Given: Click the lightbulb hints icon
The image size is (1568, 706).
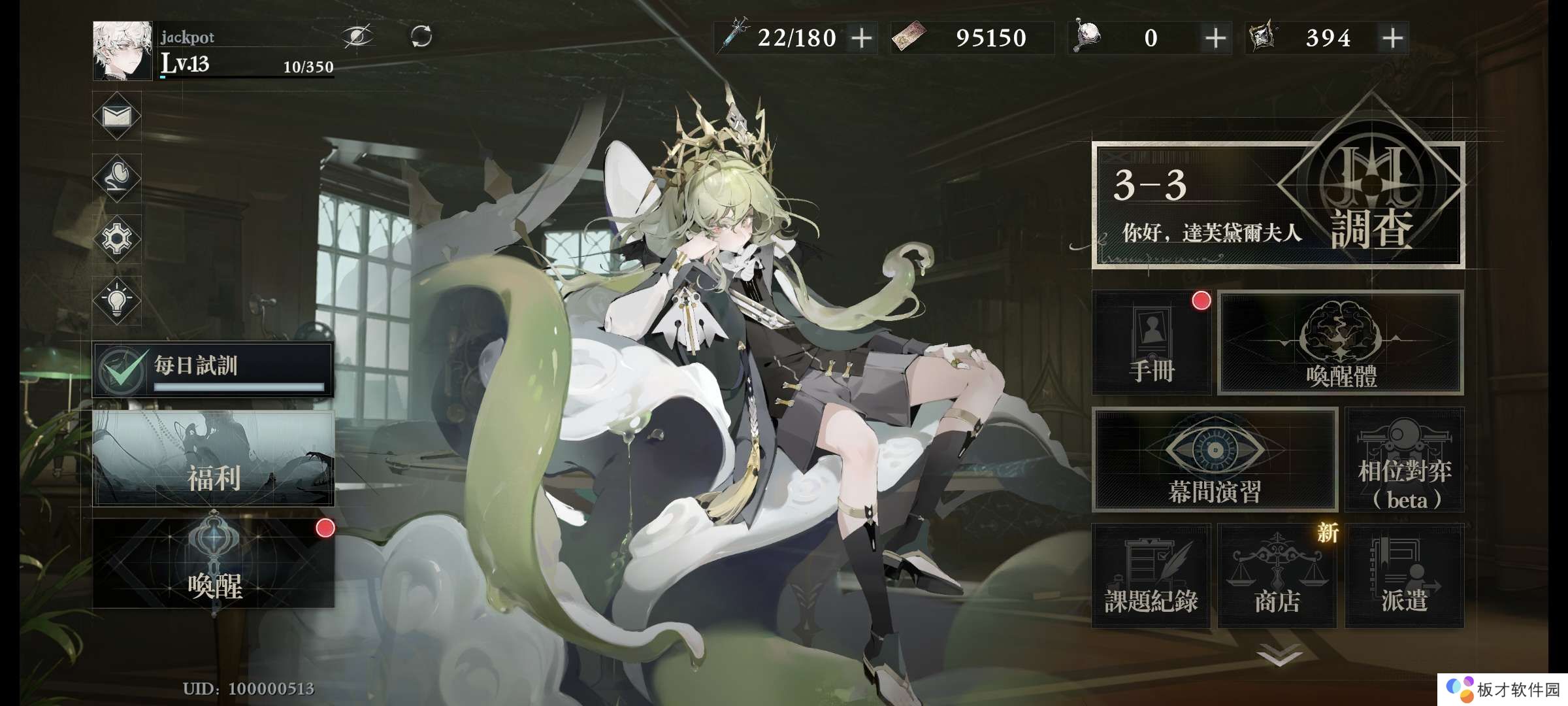Looking at the screenshot, I should tap(117, 300).
